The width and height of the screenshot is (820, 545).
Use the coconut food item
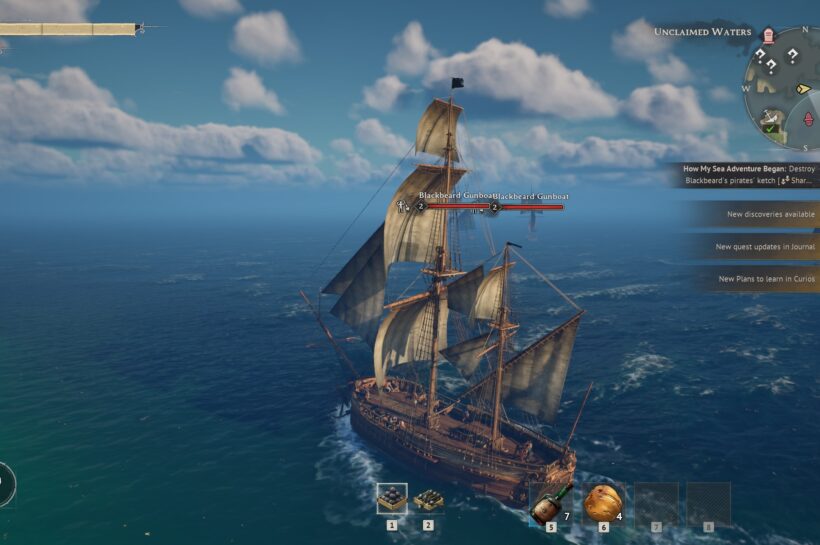coord(603,503)
